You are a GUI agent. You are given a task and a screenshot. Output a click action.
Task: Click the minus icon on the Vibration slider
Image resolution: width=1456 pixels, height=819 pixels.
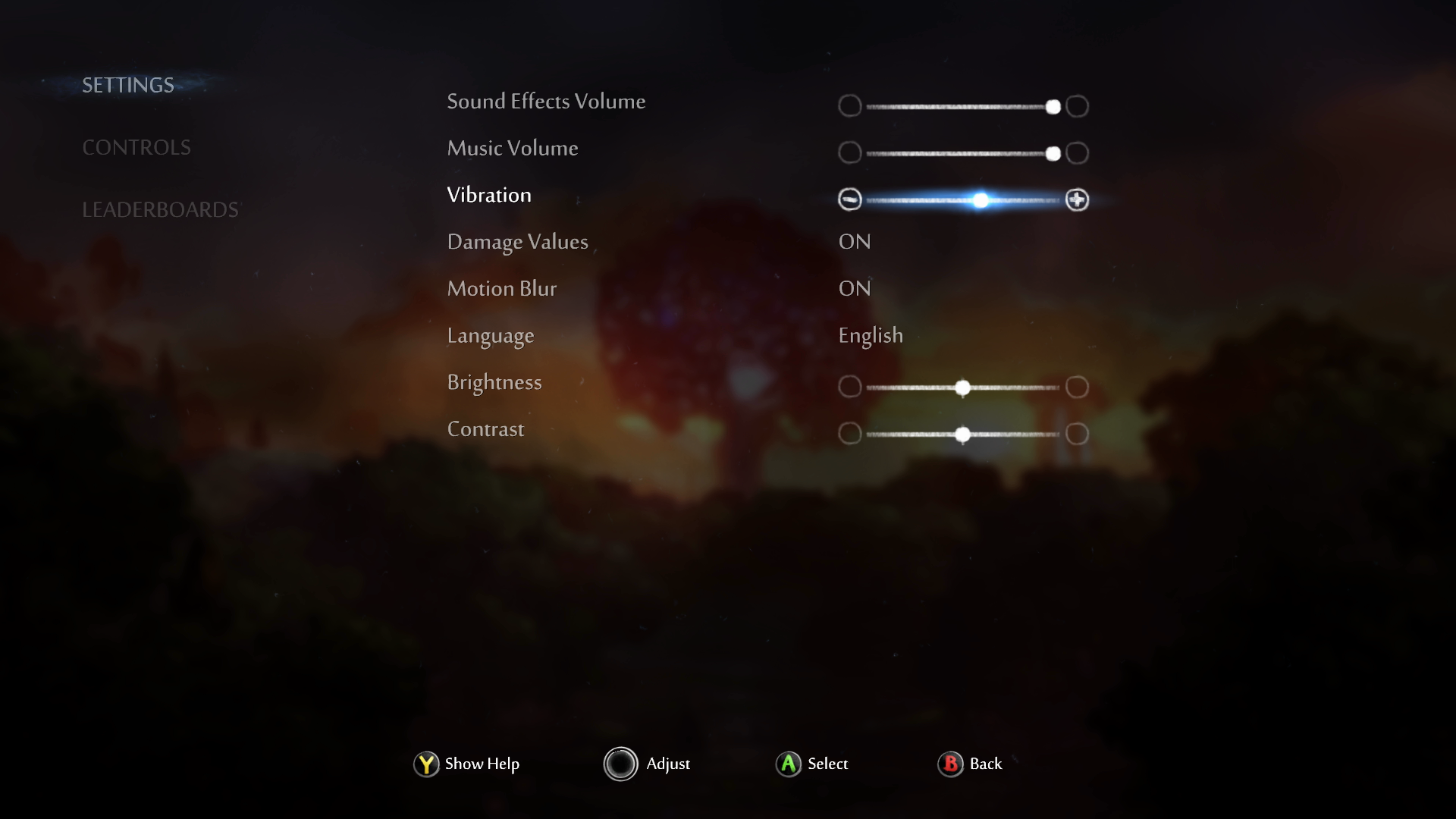click(850, 200)
